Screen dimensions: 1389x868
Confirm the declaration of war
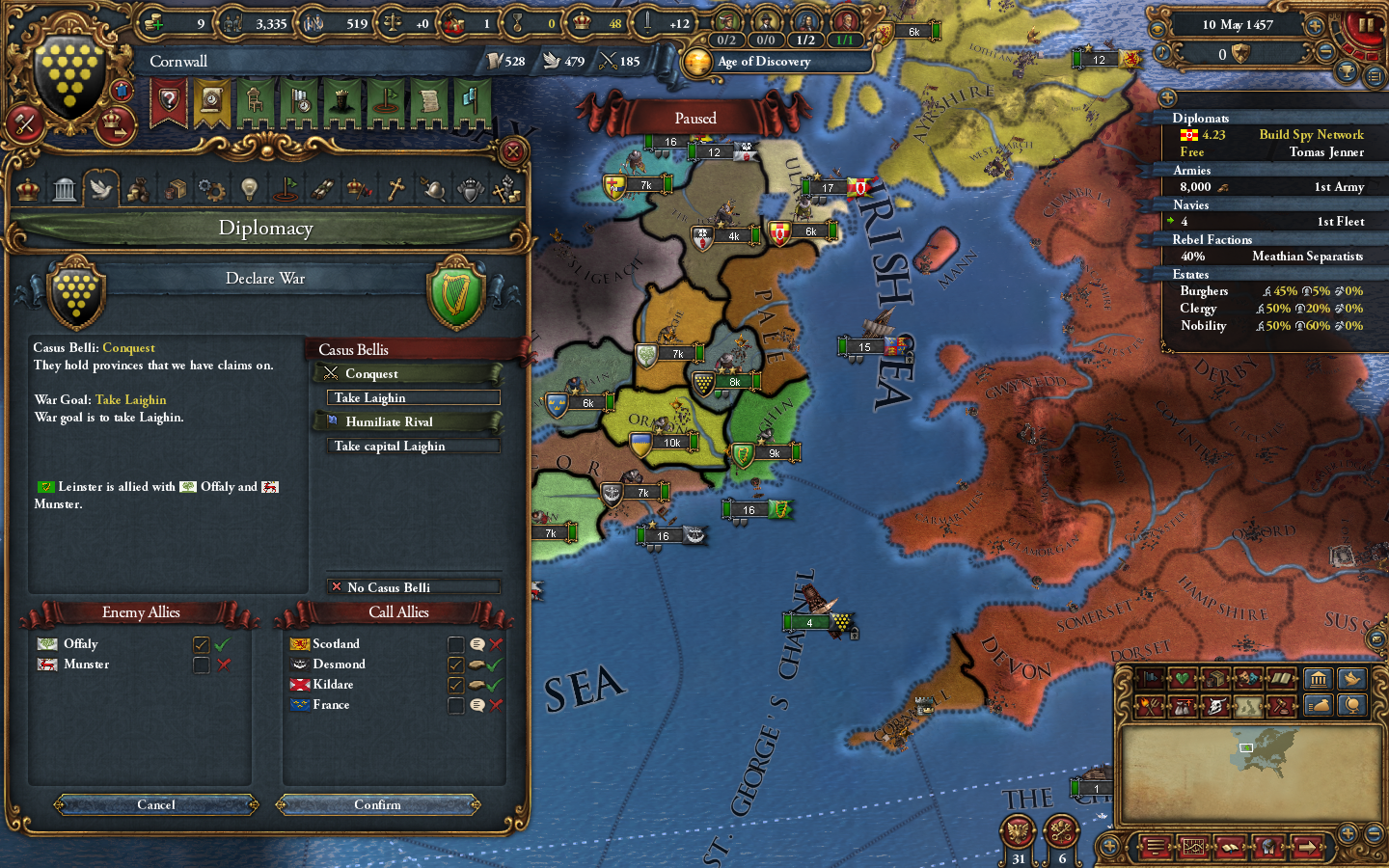378,805
